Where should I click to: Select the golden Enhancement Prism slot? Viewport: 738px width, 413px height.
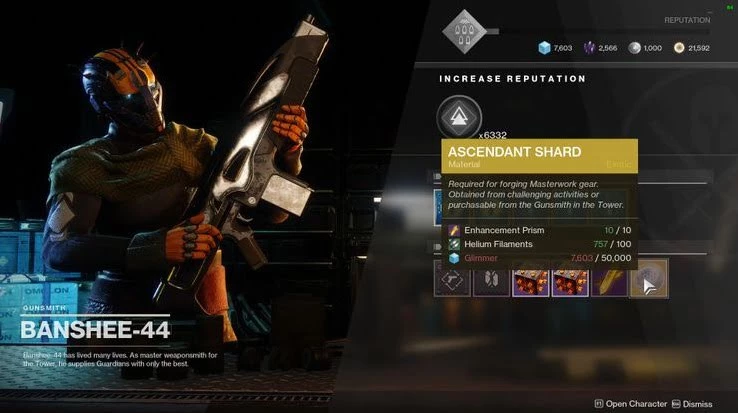(610, 279)
